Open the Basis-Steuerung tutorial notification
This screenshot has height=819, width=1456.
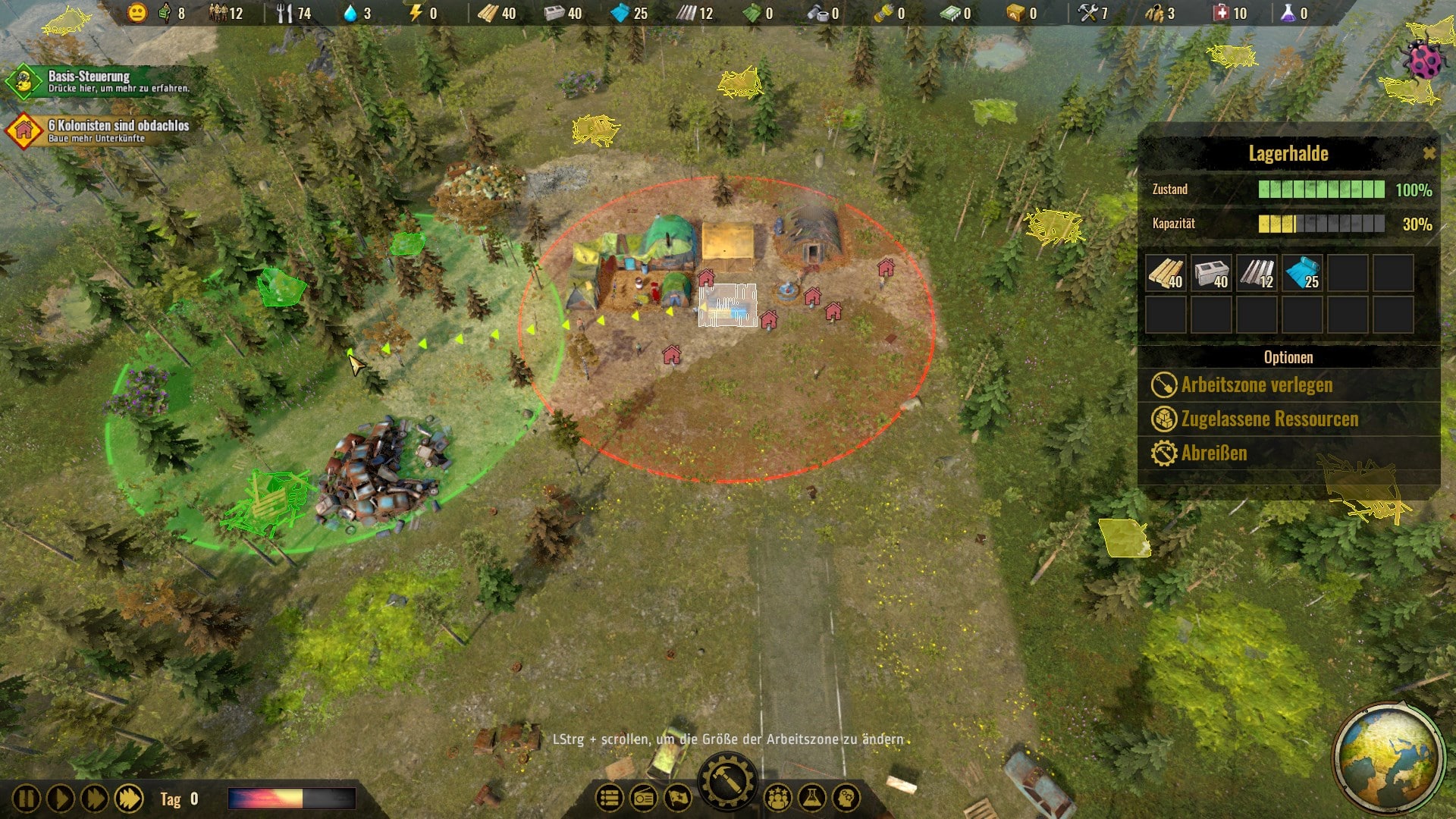[x=99, y=82]
